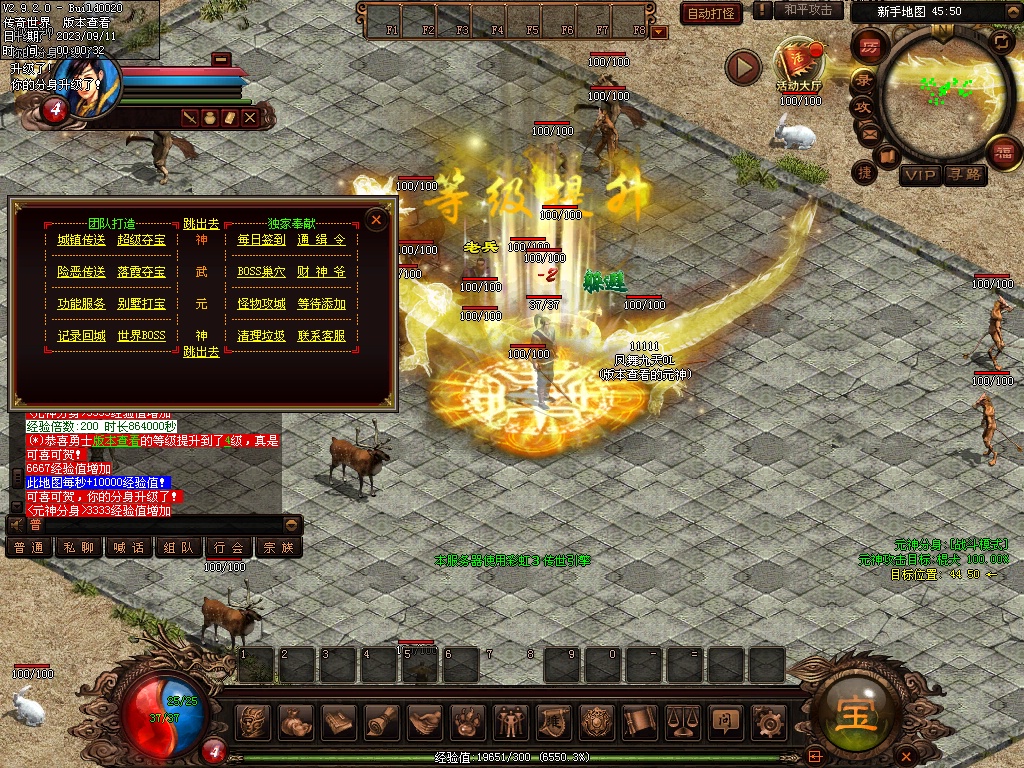Choose the BOSS巢穴 lair link
The image size is (1024, 768).
[261, 272]
